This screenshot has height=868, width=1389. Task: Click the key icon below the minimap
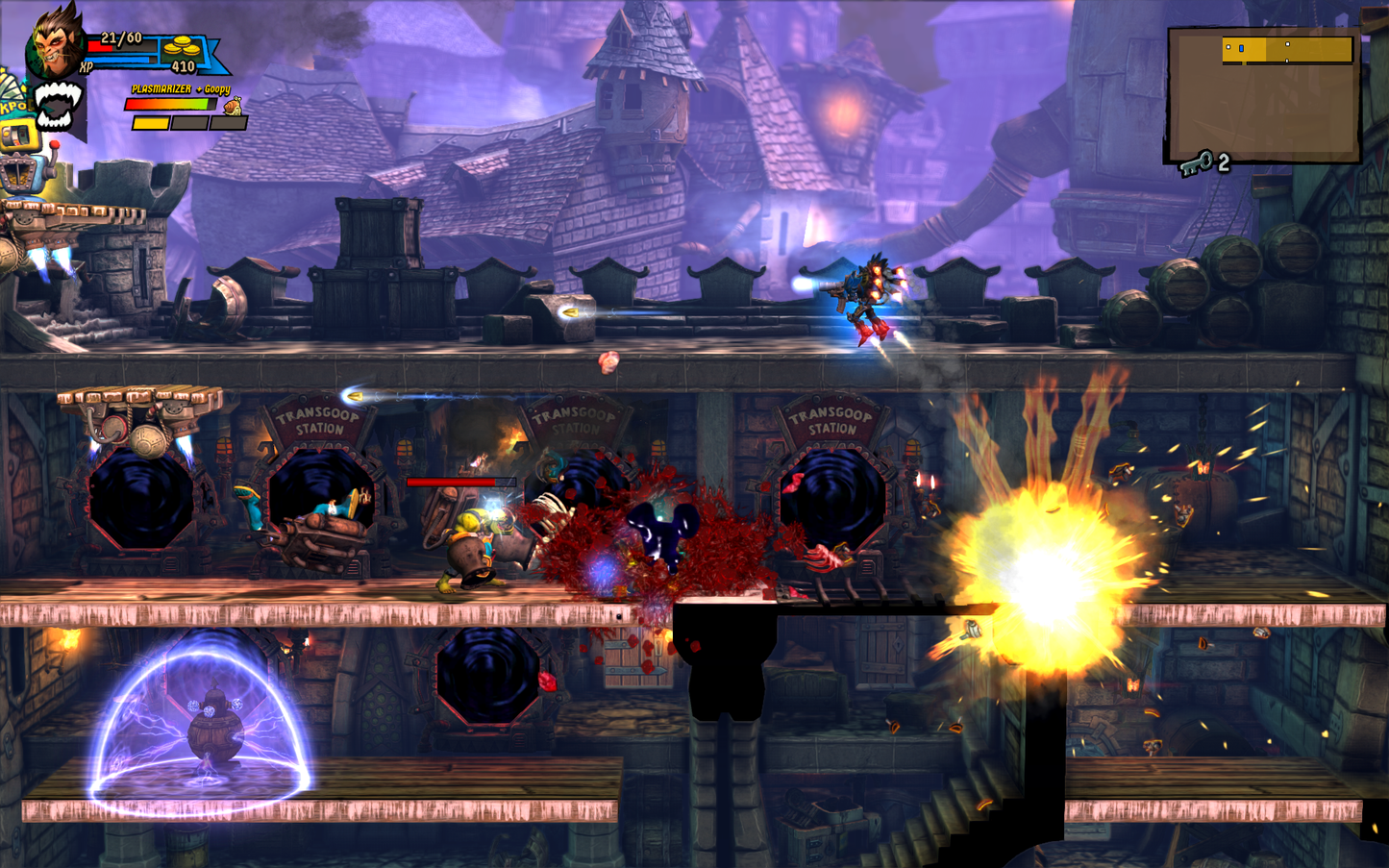click(1198, 164)
